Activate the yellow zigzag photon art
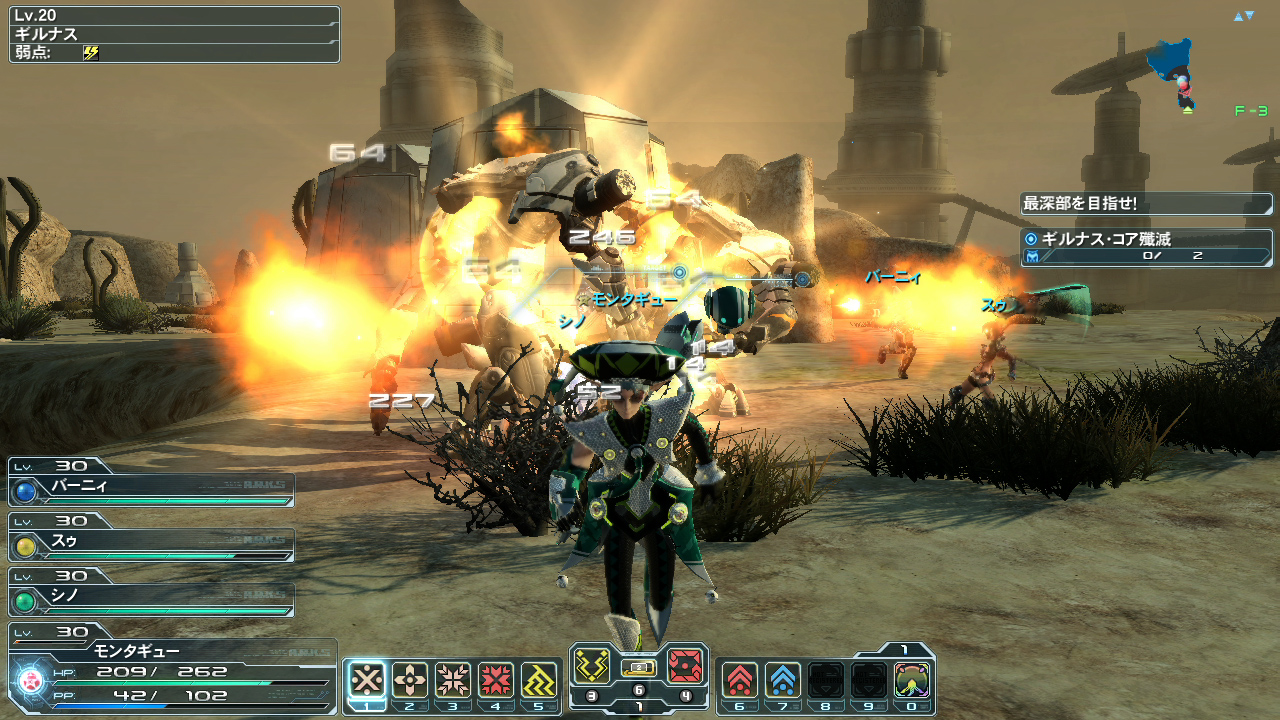Image resolution: width=1280 pixels, height=720 pixels. click(592, 666)
